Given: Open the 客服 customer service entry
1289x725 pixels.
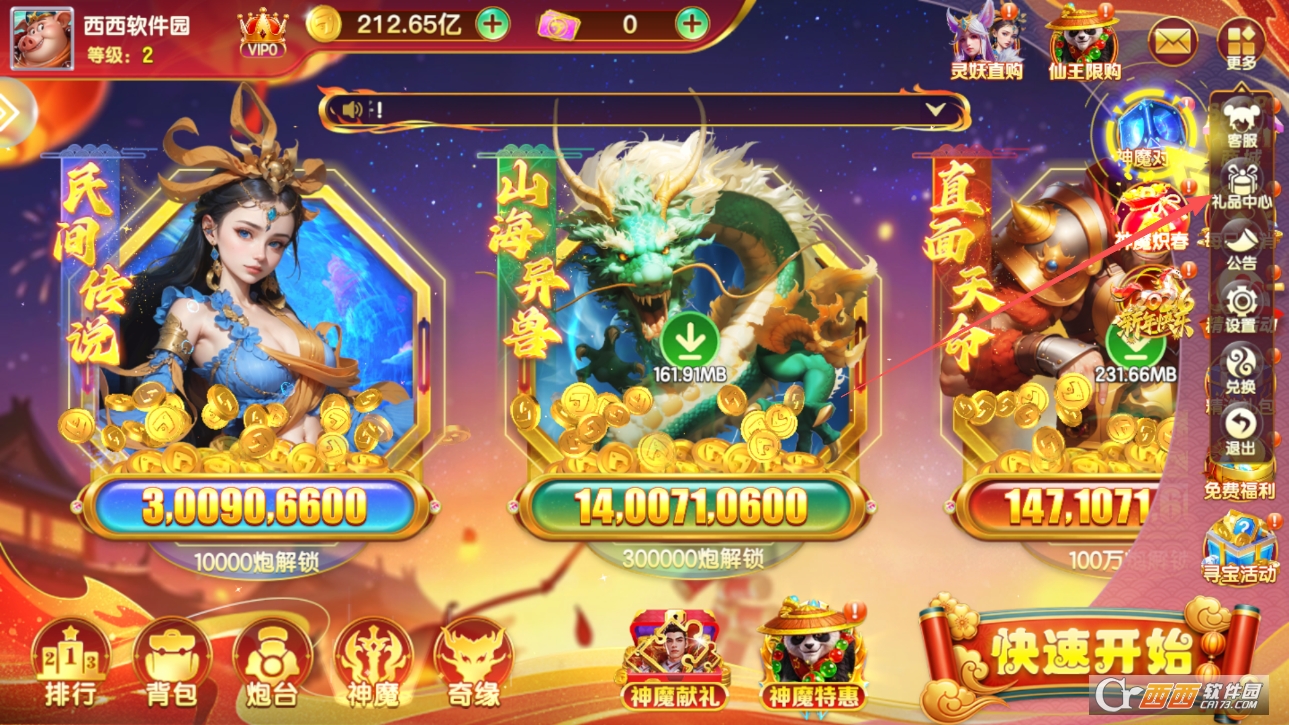Looking at the screenshot, I should coord(1241,125).
